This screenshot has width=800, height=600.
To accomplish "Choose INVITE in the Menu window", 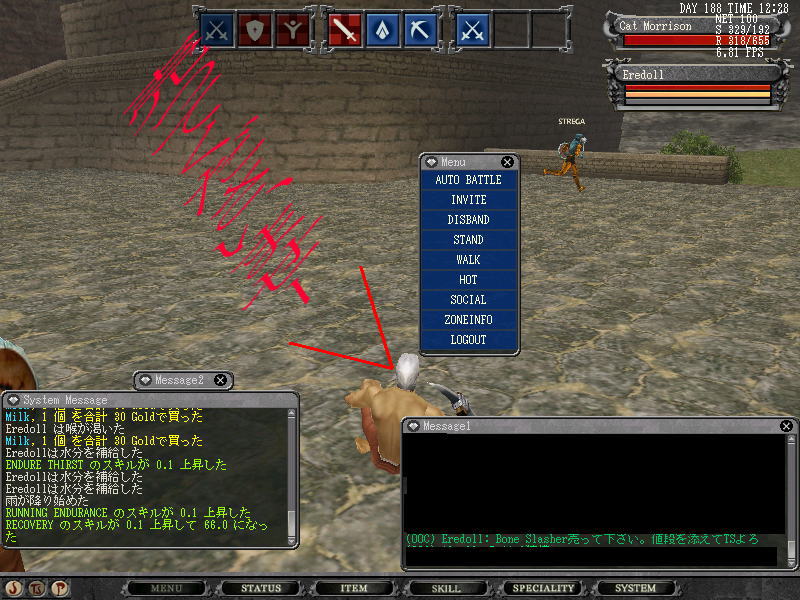I will [x=468, y=200].
